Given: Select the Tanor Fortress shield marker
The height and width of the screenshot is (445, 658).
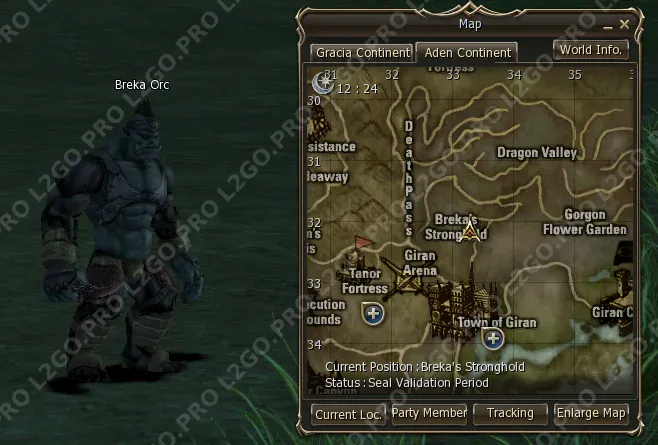Looking at the screenshot, I should point(374,314).
